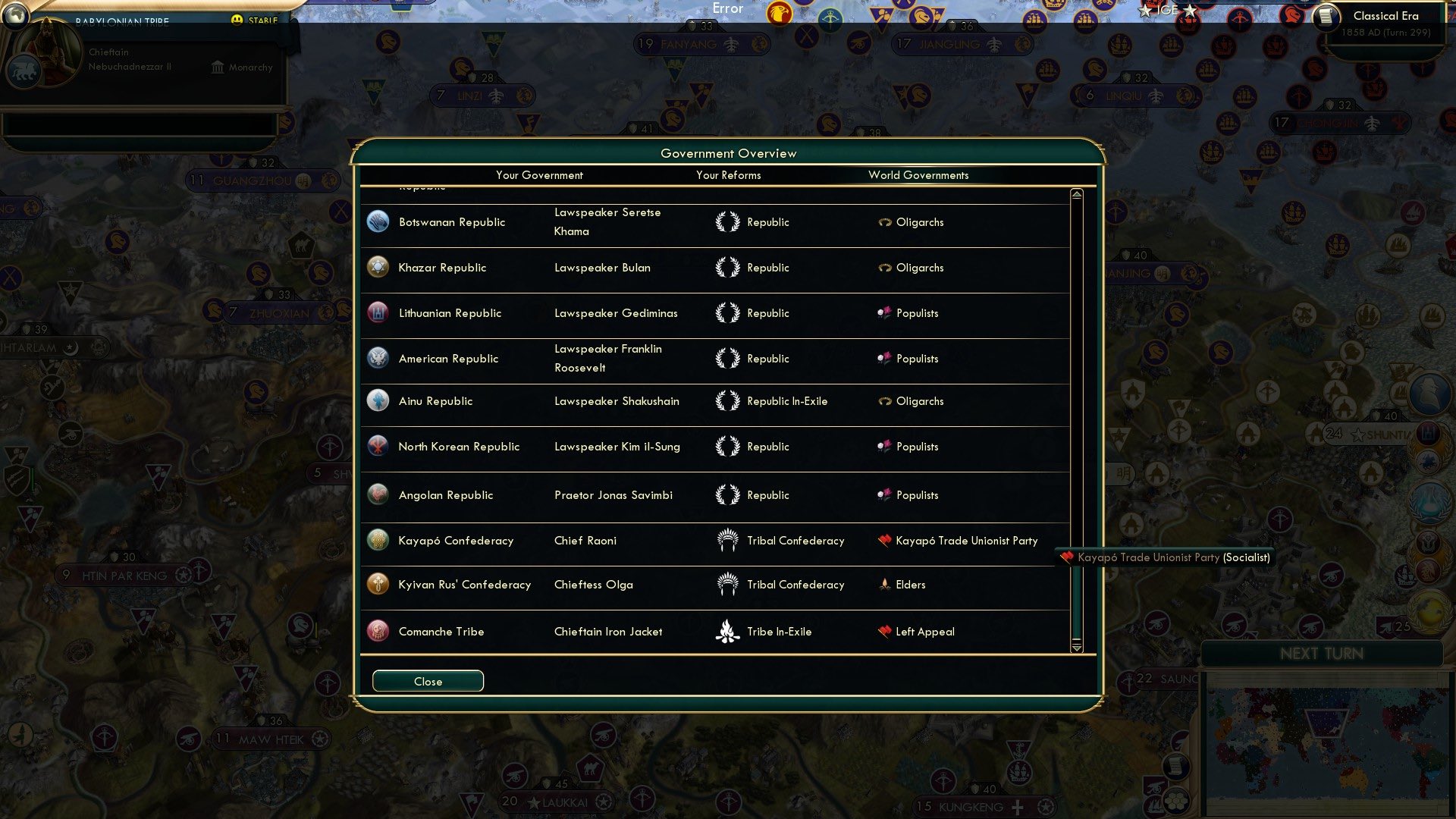Click the Left Appeal flag for Comanche Tribe

coord(883,631)
